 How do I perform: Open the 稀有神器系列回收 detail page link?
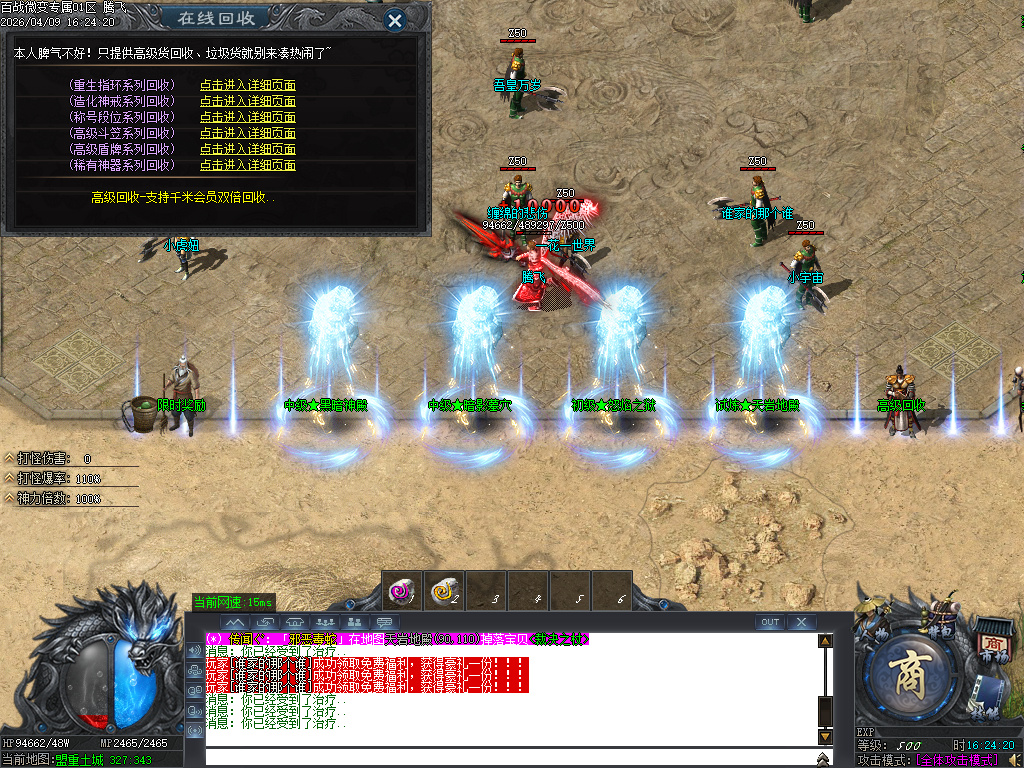coord(247,165)
